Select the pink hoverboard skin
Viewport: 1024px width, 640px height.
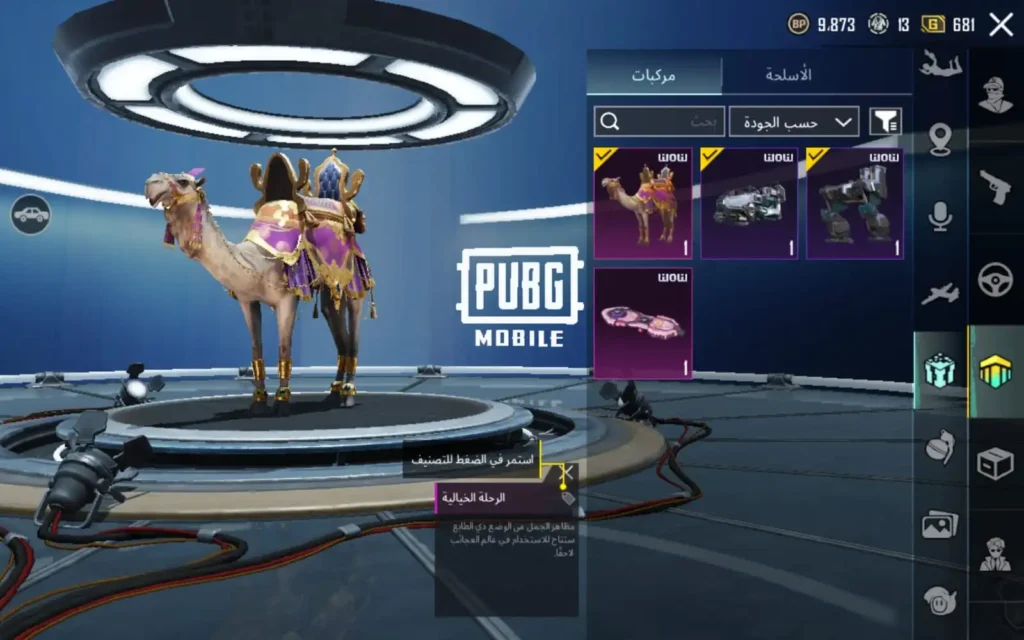pos(643,323)
